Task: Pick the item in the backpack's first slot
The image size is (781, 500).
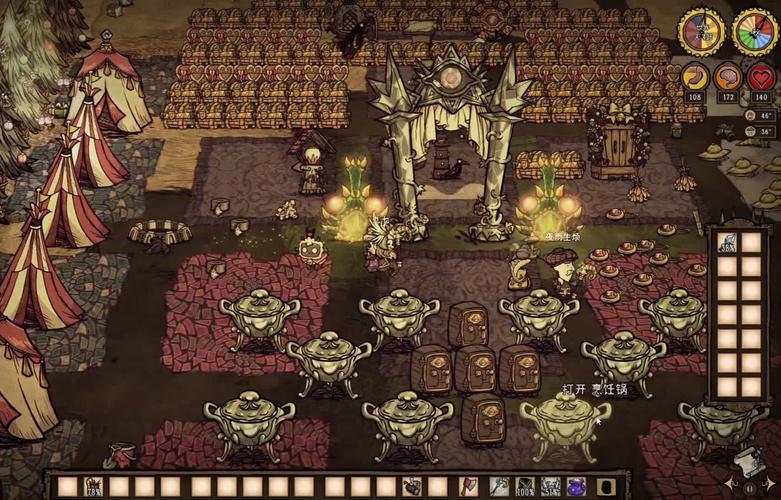Action: [x=727, y=243]
